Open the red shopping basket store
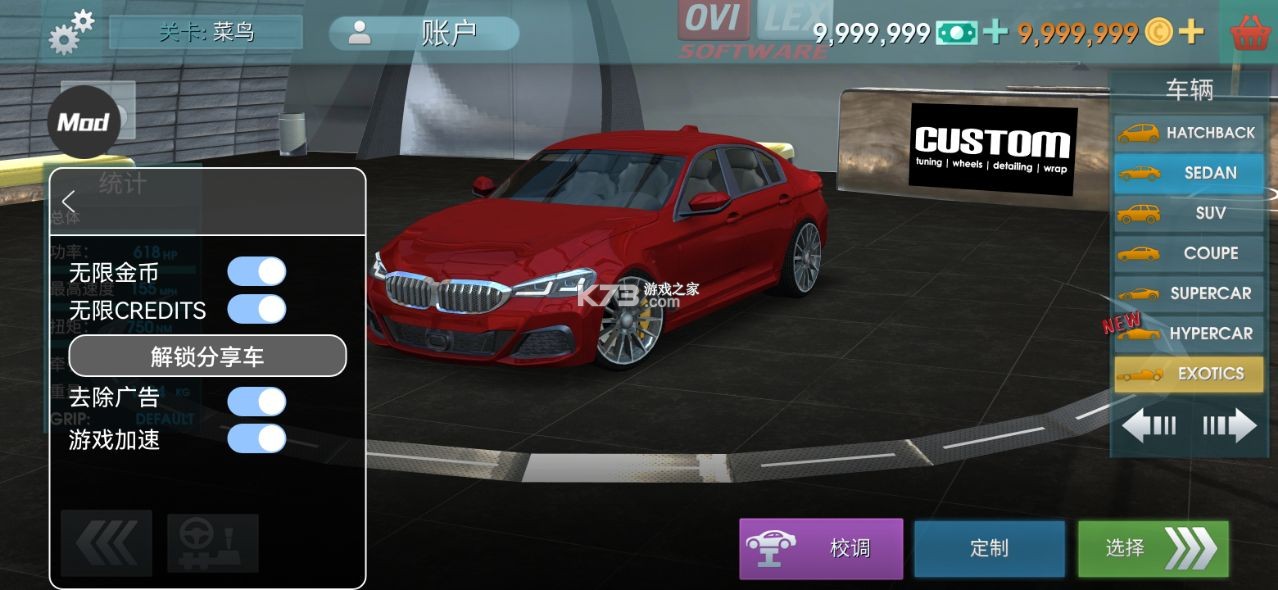The width and height of the screenshot is (1278, 590). point(1250,33)
